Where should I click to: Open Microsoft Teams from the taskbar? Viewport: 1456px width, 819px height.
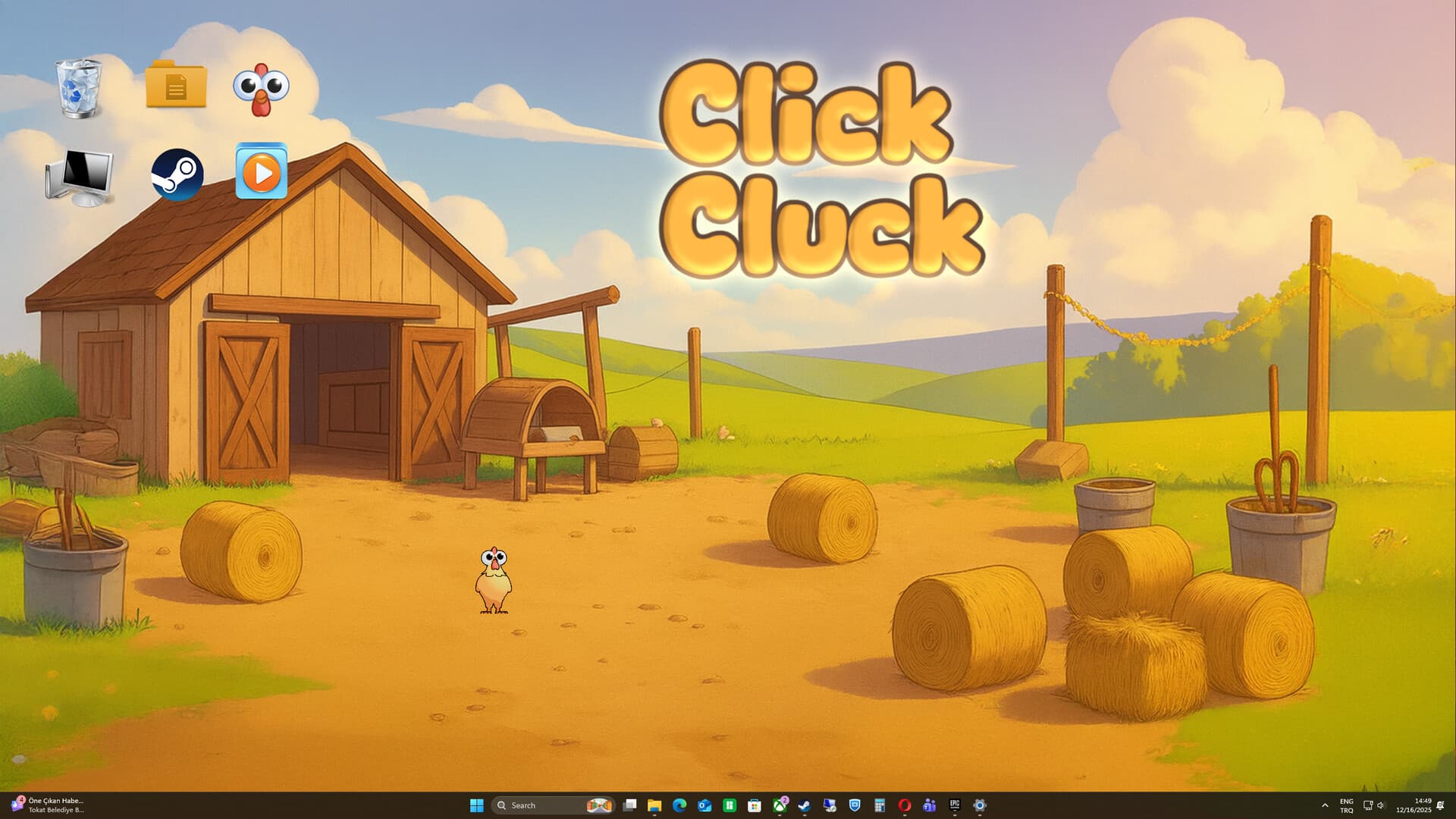(928, 805)
